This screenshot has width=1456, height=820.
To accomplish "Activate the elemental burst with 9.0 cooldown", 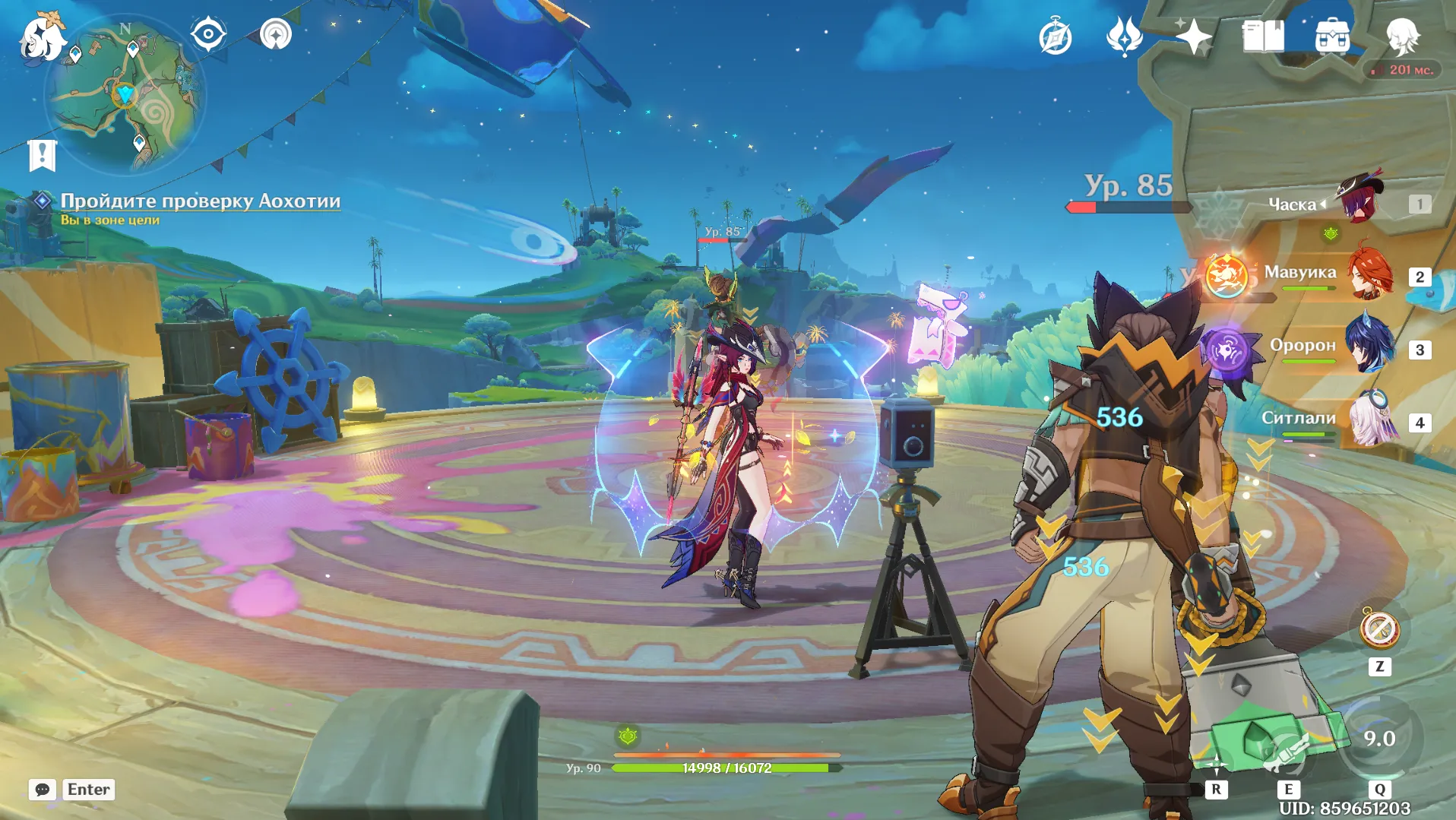I will (x=1378, y=738).
